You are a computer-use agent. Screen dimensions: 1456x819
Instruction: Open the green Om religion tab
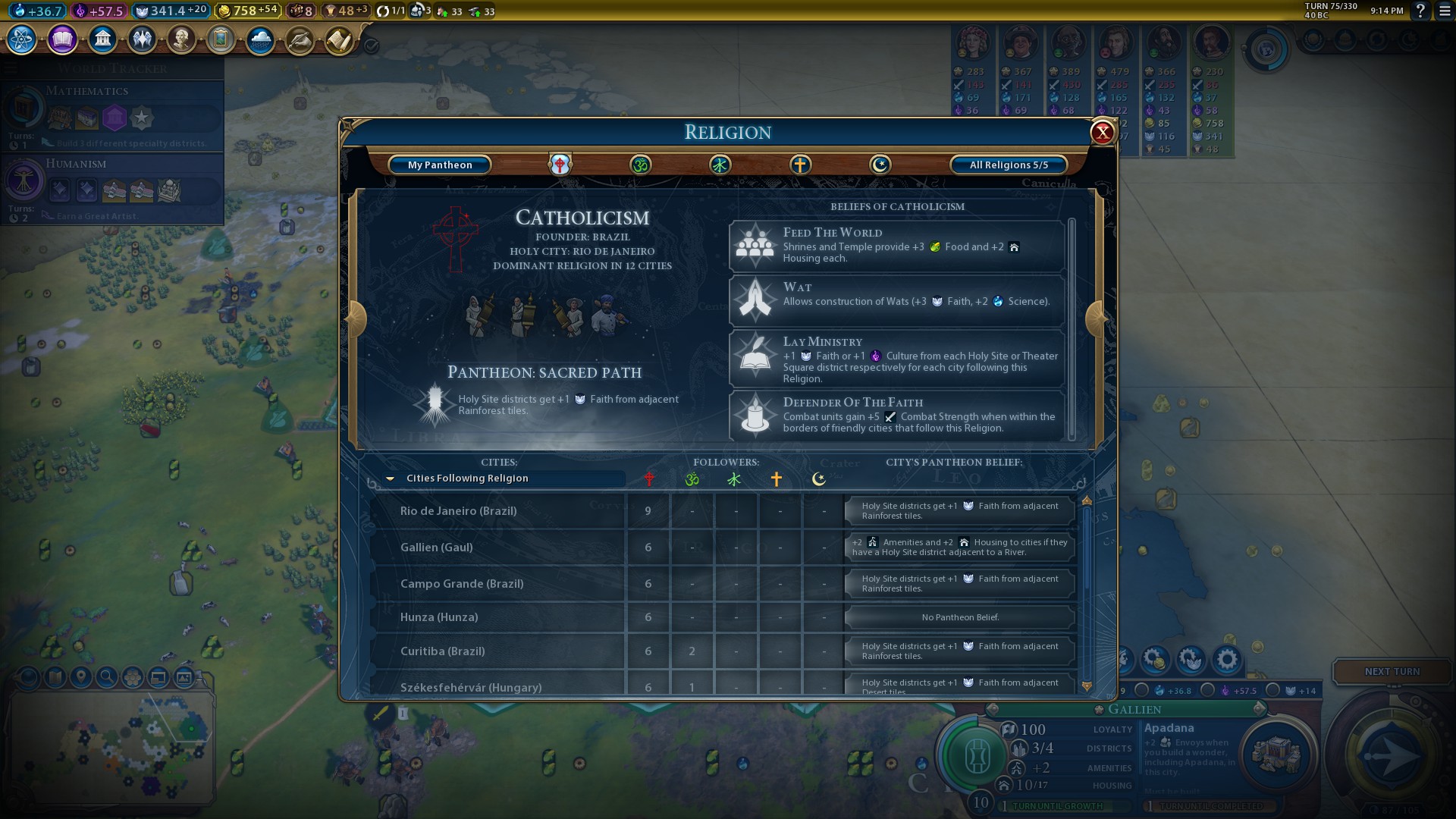tap(640, 165)
